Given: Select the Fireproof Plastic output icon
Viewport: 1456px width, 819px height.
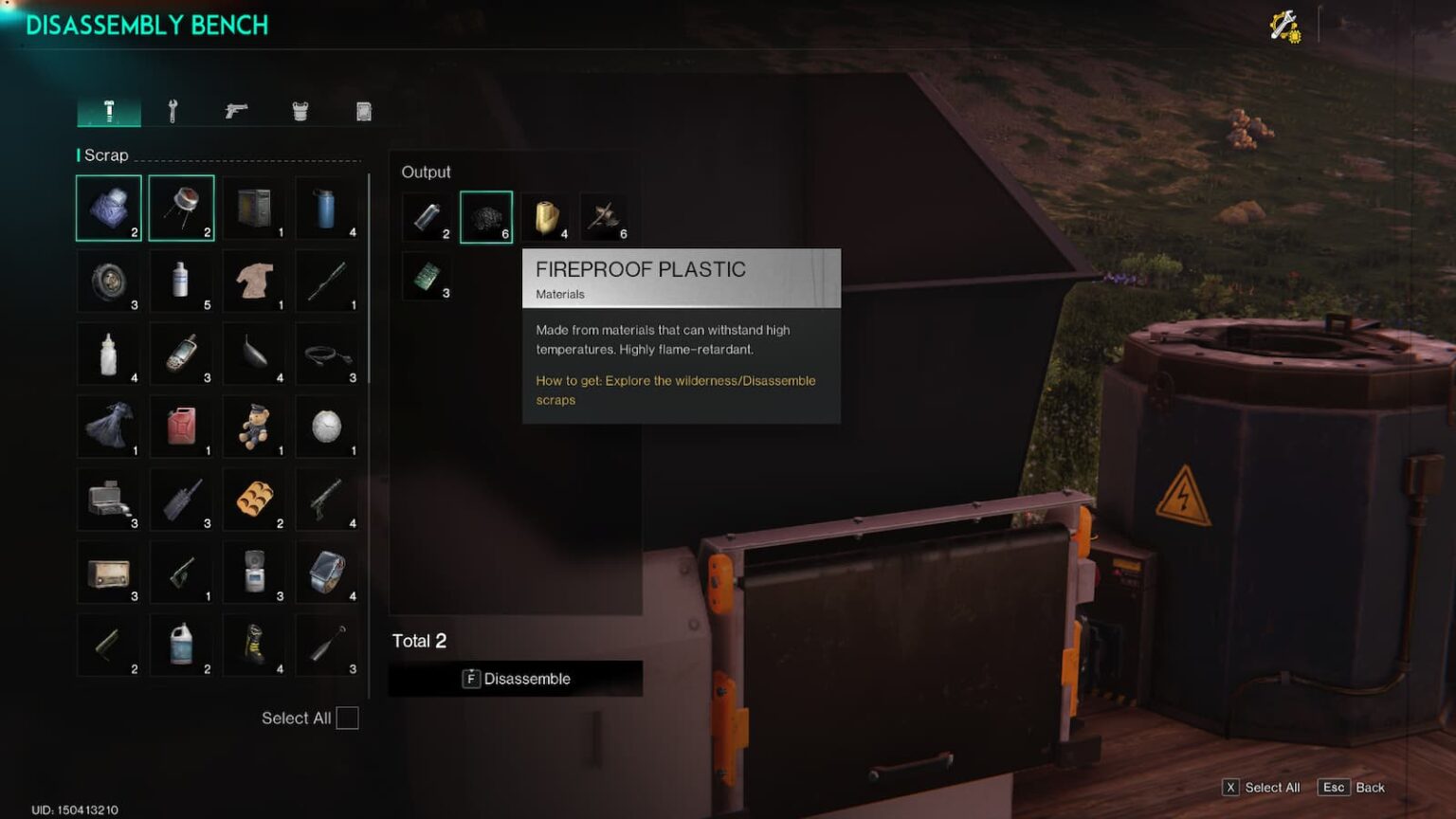Looking at the screenshot, I should pos(486,216).
